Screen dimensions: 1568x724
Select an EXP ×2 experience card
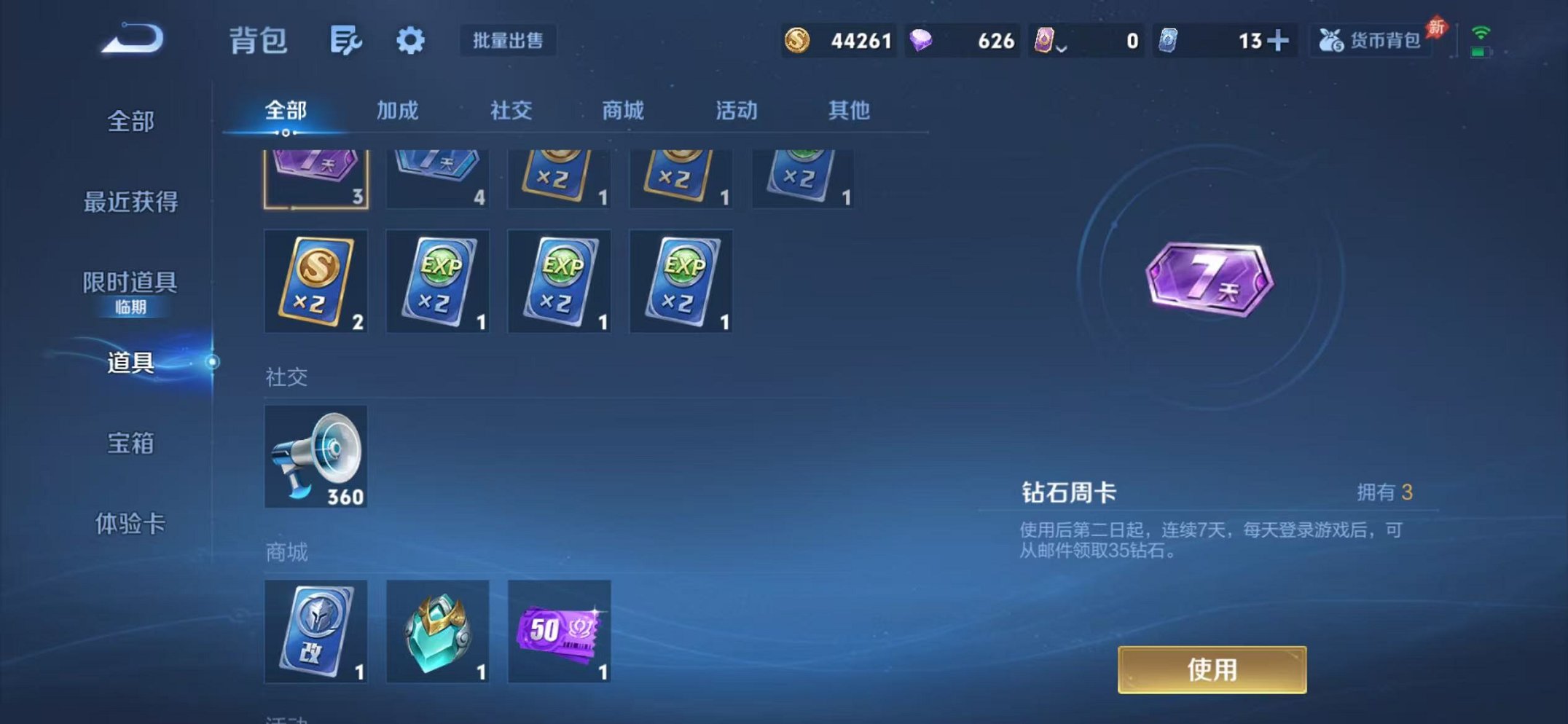pos(437,282)
